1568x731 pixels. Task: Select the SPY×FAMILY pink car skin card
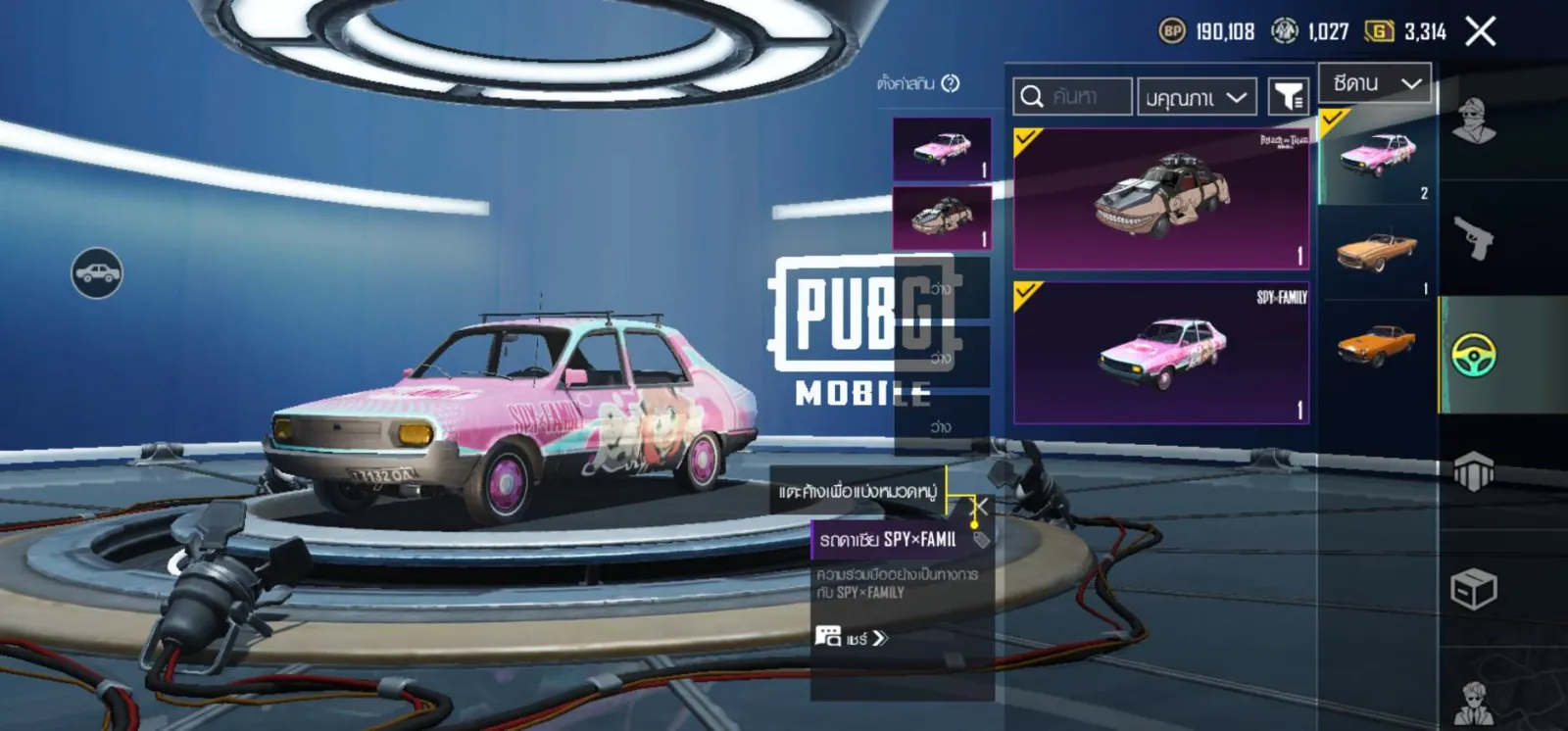pyautogui.click(x=1161, y=353)
